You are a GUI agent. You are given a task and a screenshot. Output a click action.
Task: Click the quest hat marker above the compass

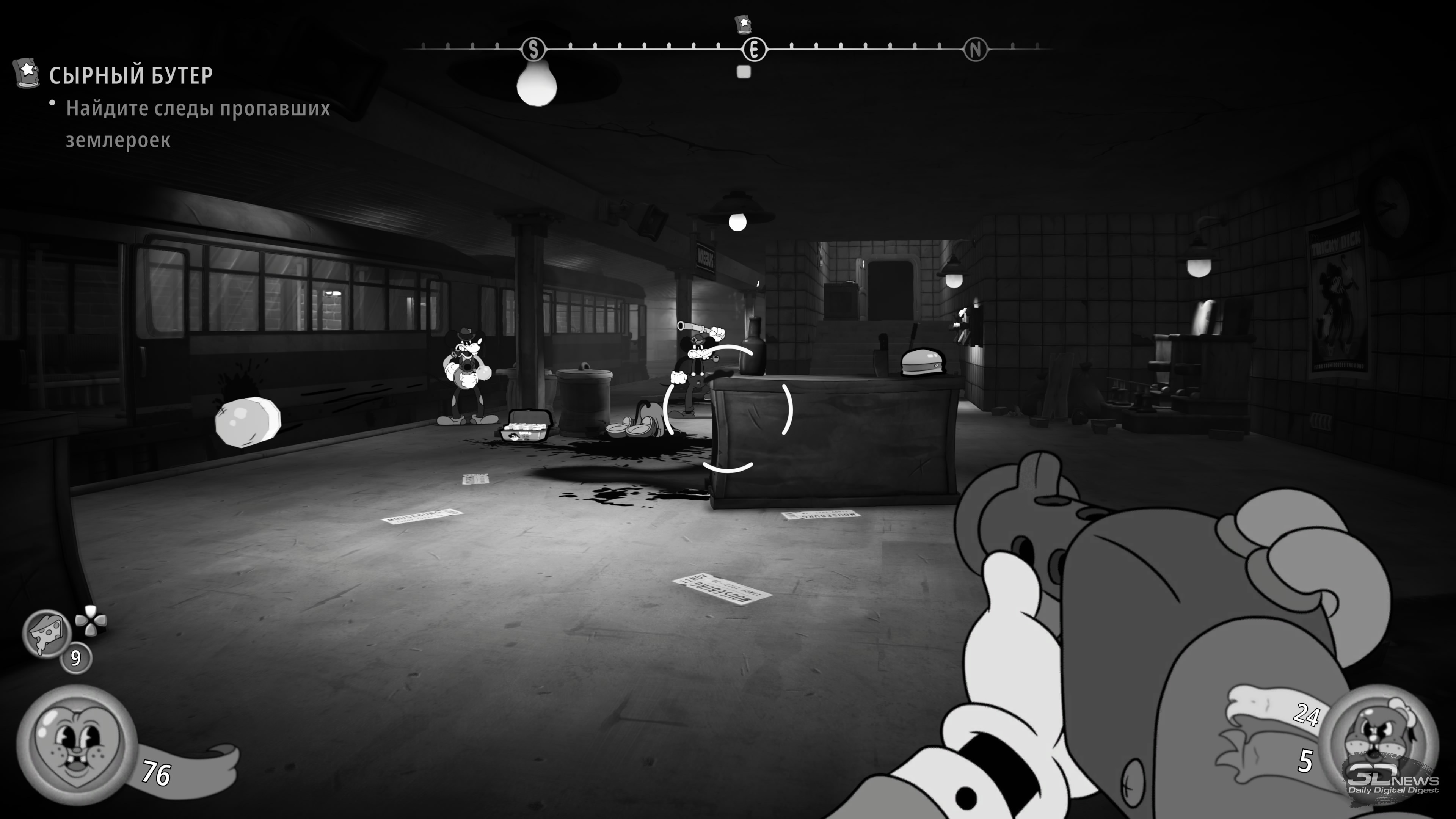pos(743,25)
